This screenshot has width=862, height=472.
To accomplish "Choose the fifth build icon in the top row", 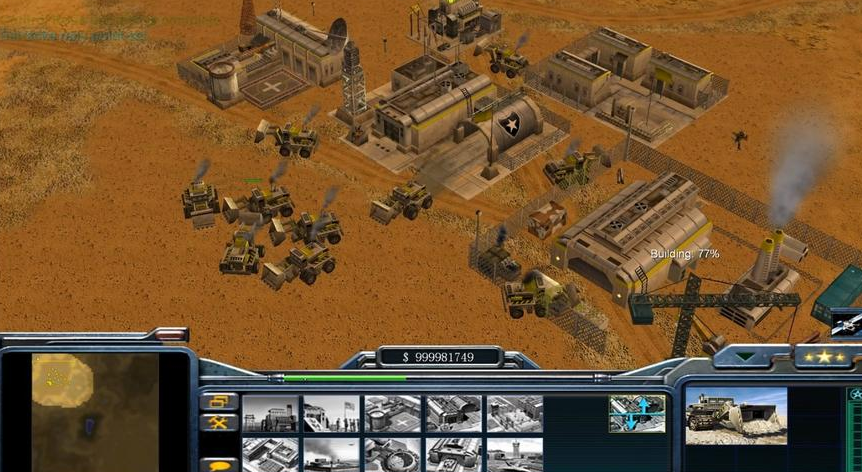I will pyautogui.click(x=515, y=413).
